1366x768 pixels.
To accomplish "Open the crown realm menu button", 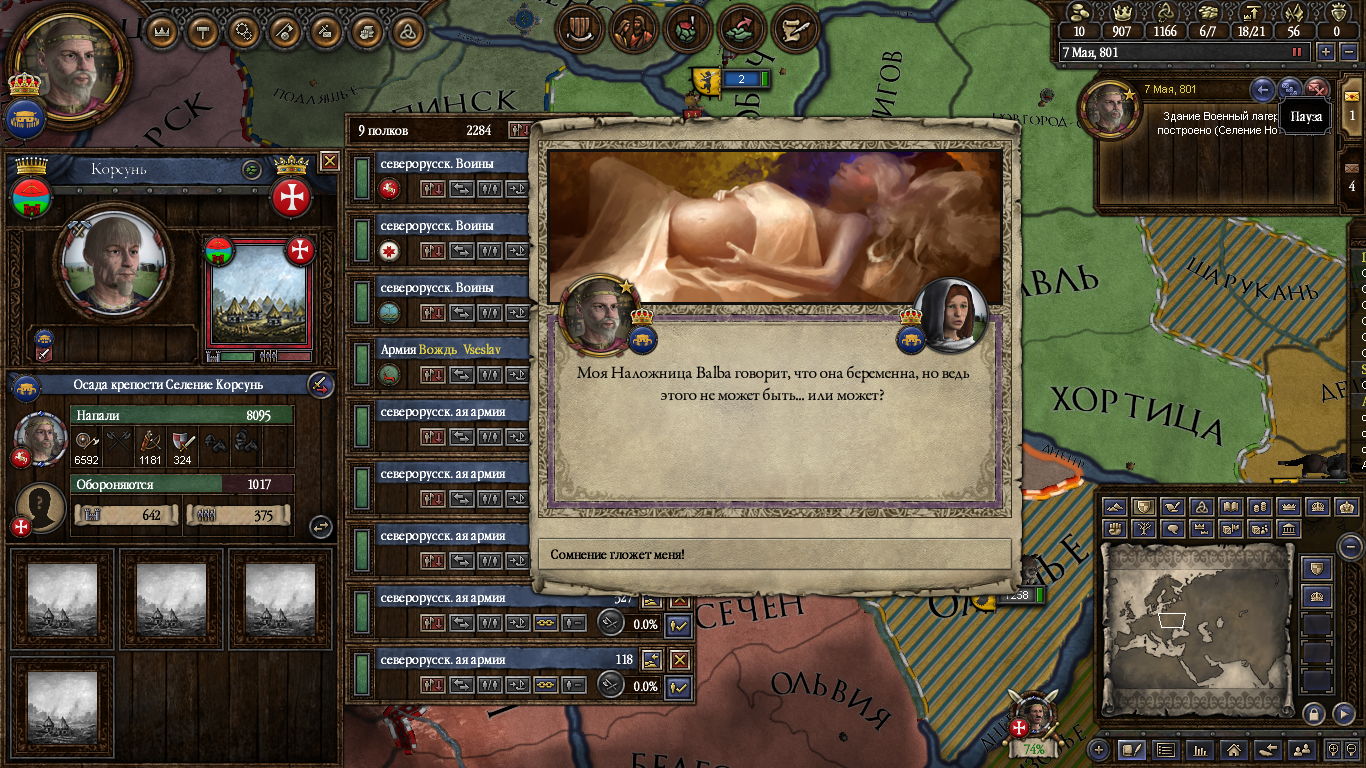I will pyautogui.click(x=161, y=31).
